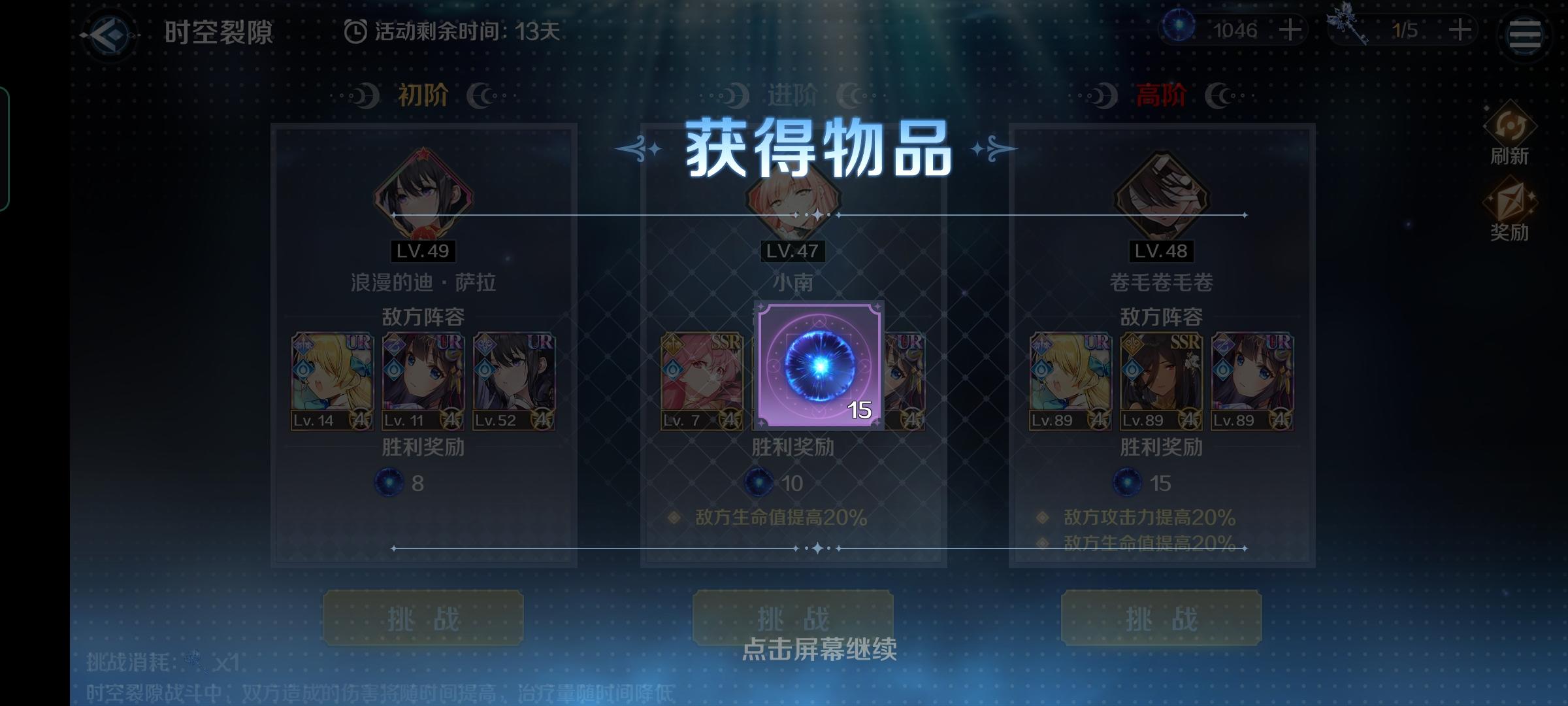Screen dimensions: 1568x706
Task: Tap the back arrow icon
Action: tap(110, 31)
